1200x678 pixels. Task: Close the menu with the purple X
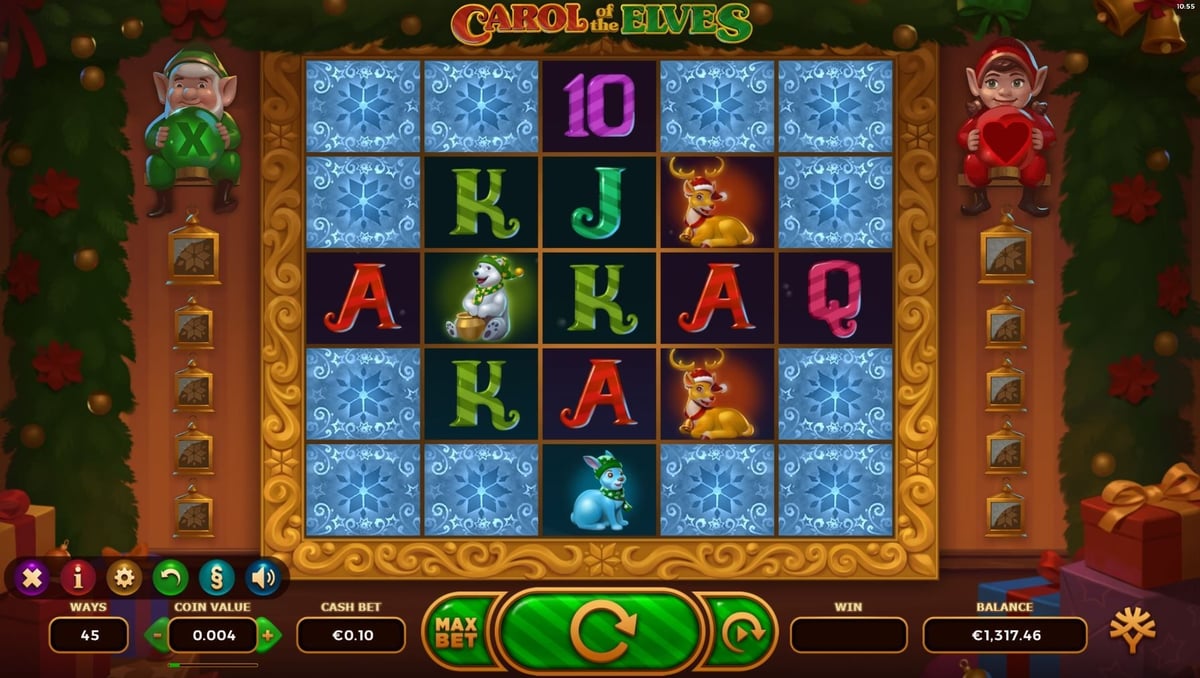[x=33, y=577]
